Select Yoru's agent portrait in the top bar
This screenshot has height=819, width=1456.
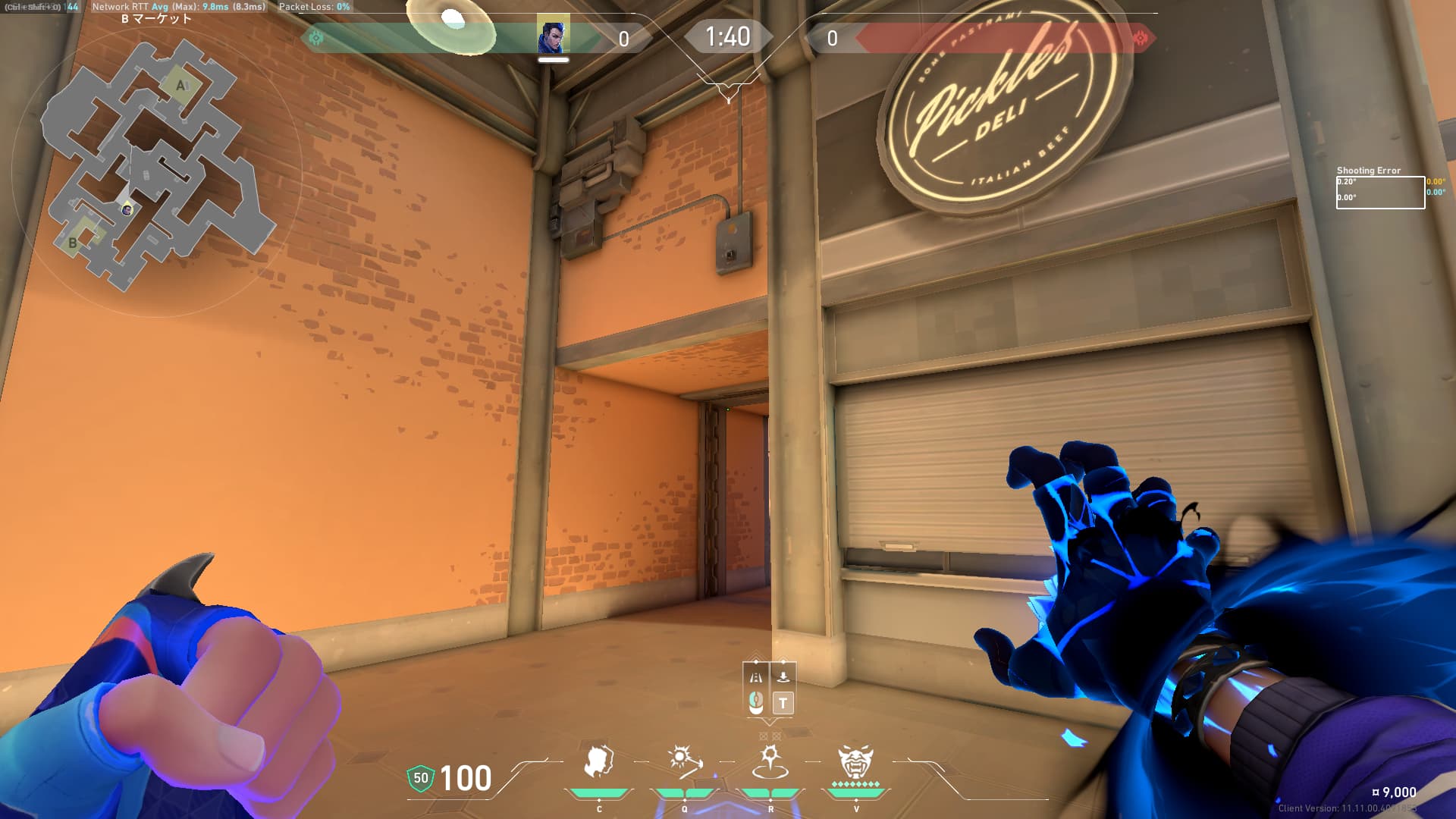[553, 36]
